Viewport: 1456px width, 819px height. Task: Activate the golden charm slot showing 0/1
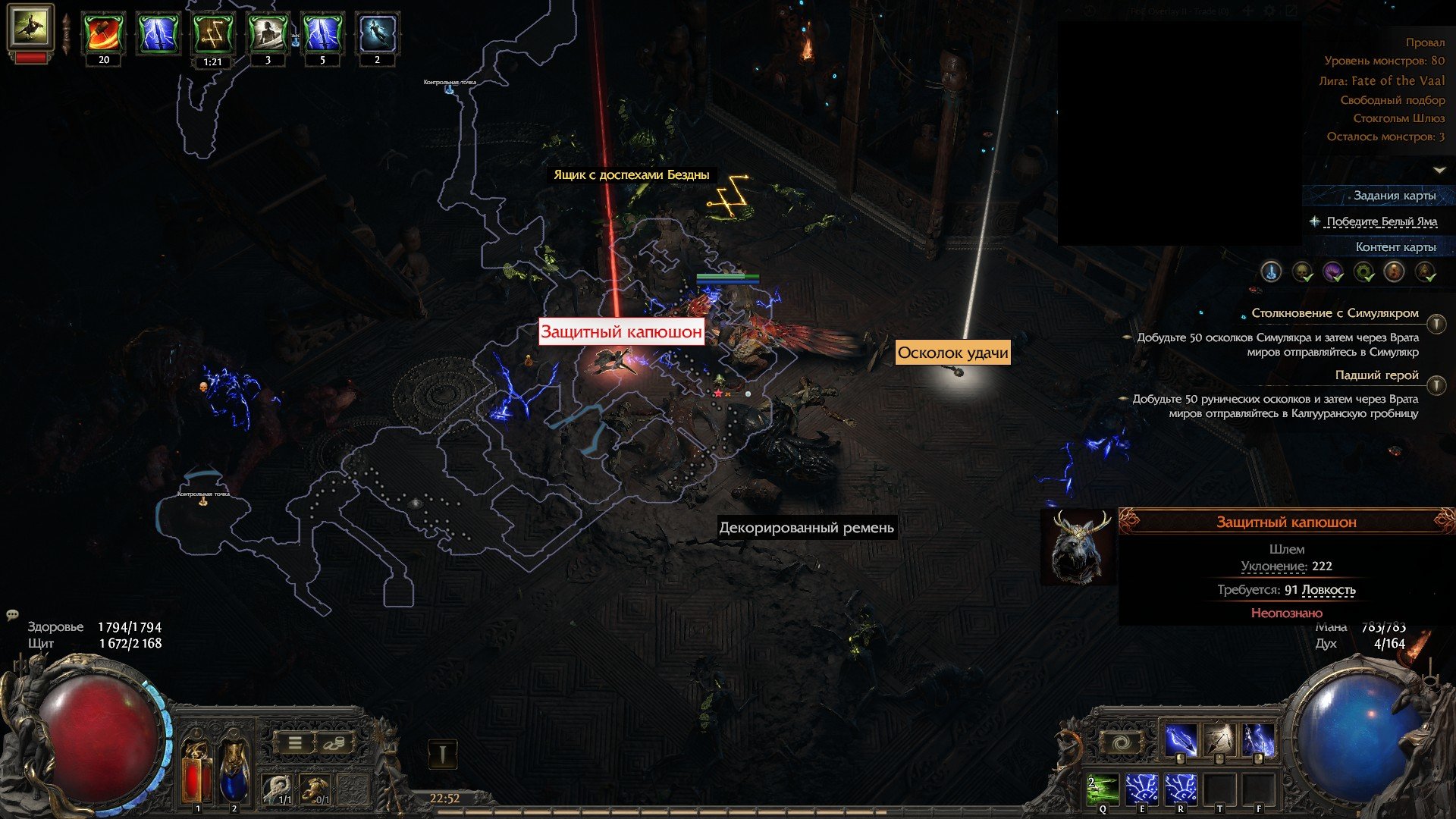pyautogui.click(x=316, y=789)
